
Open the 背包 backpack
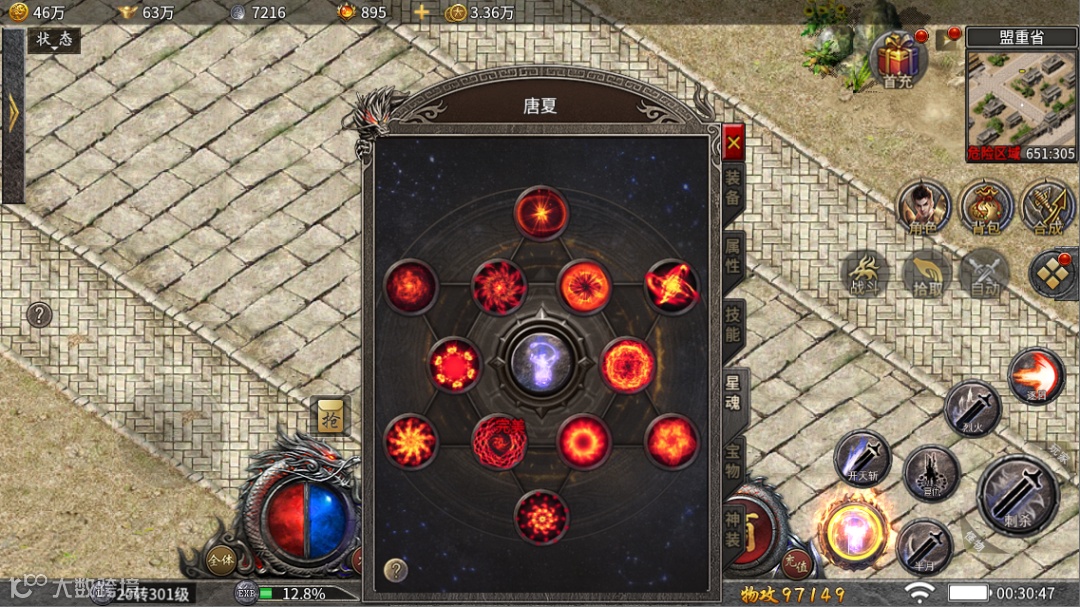985,207
